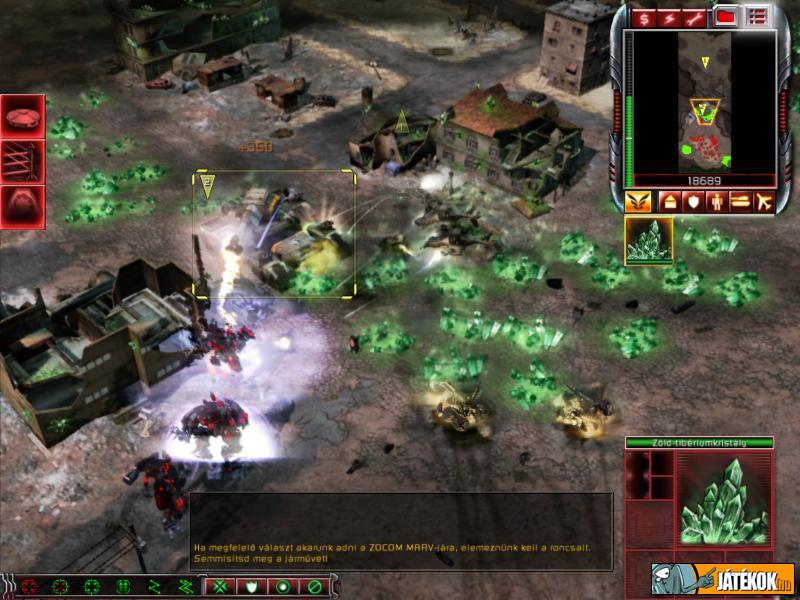Image resolution: width=800 pixels, height=600 pixels.
Task: Choose the green shield guard stance
Action: coord(251,586)
